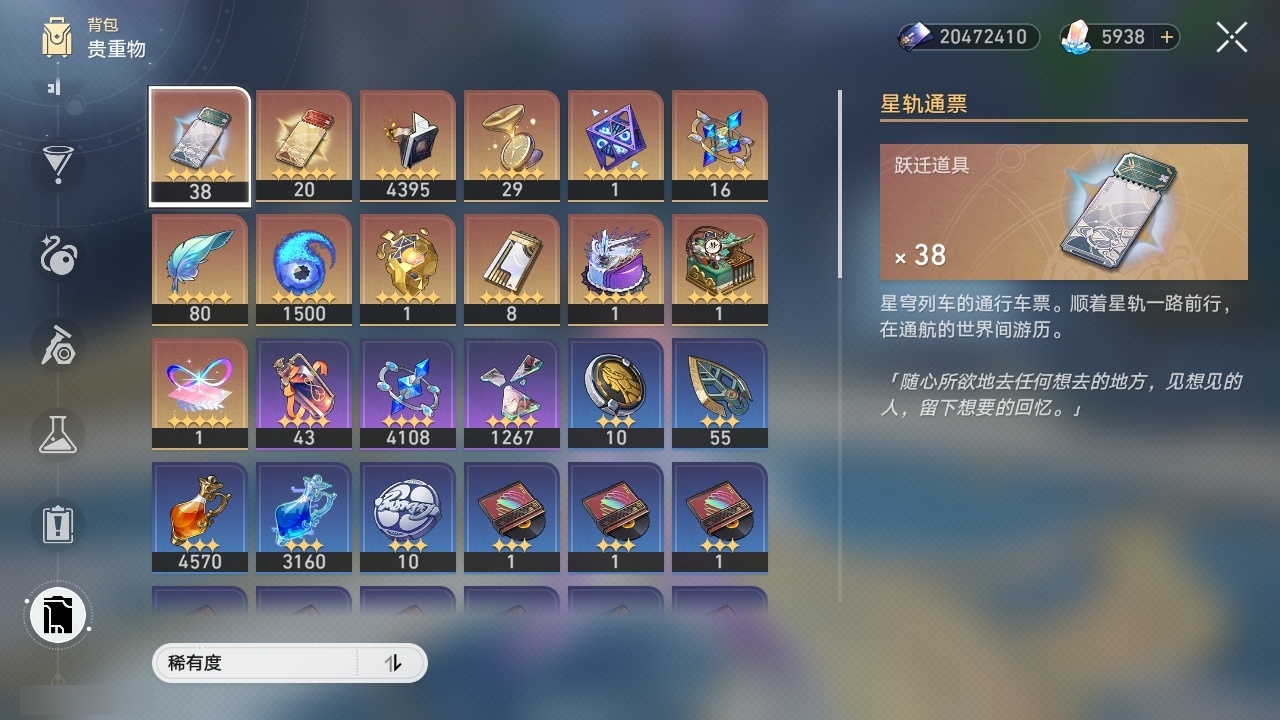The image size is (1280, 720).
Task: Click the Stellar Jade crystal icon
Action: coord(1077,37)
